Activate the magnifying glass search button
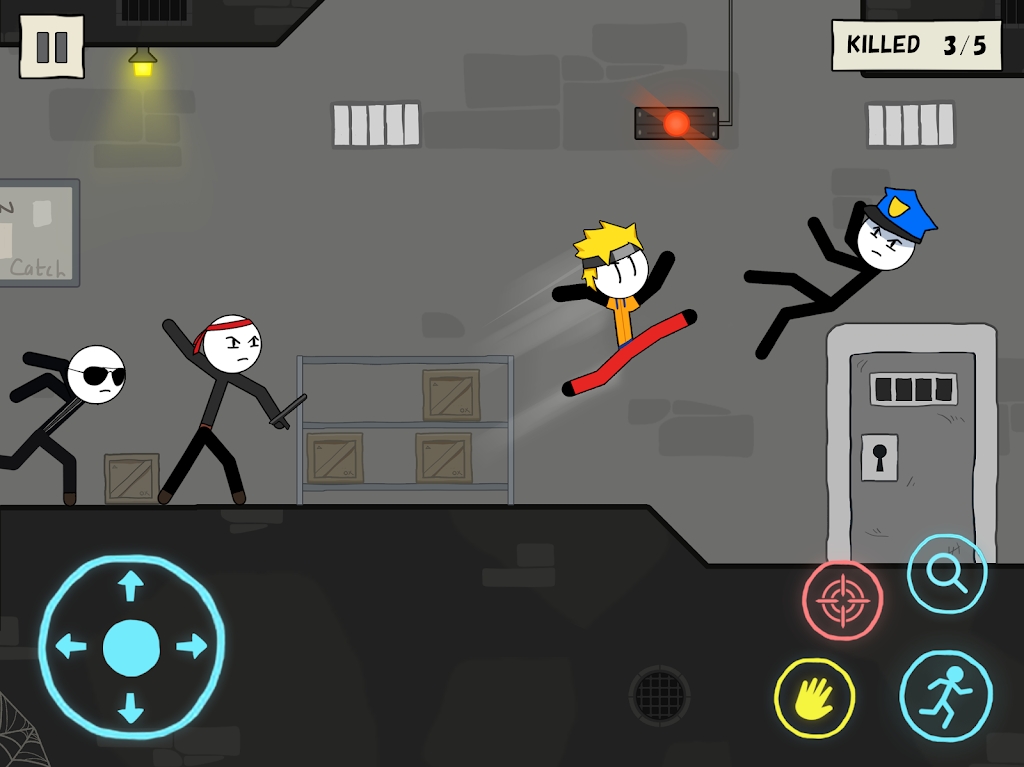 [x=946, y=573]
